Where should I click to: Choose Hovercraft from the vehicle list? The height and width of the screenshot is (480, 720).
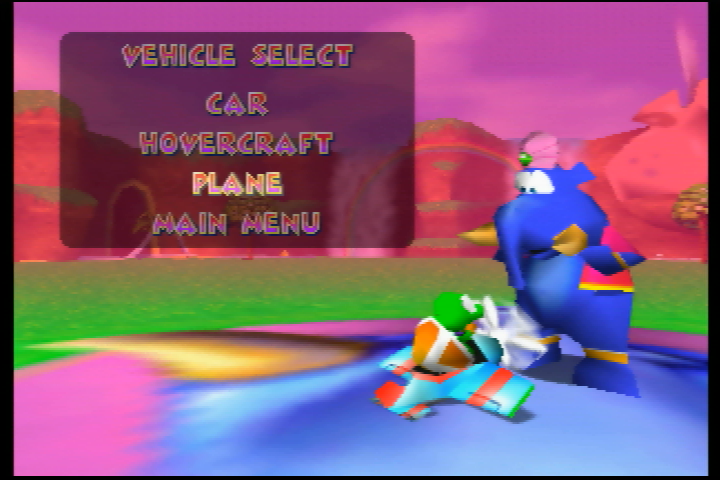(x=236, y=143)
